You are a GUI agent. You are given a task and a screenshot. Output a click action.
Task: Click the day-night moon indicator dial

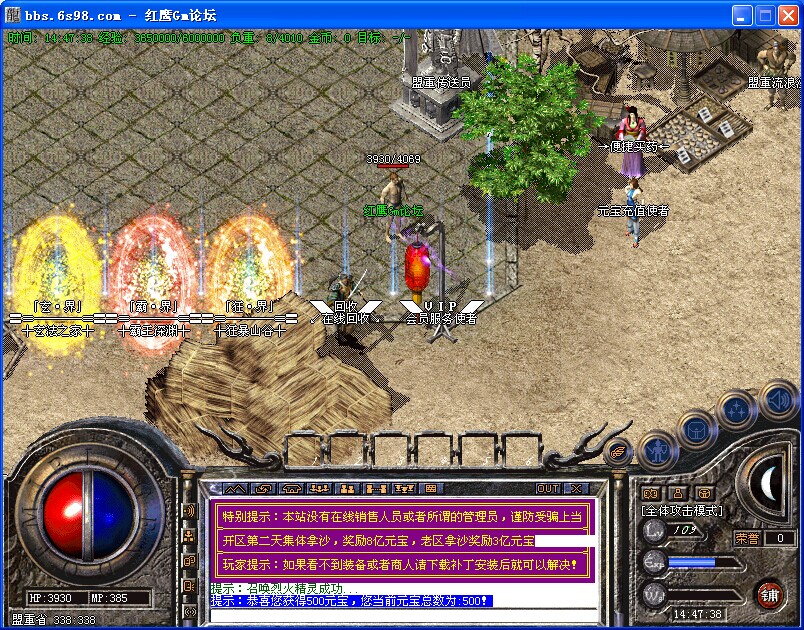coord(769,484)
